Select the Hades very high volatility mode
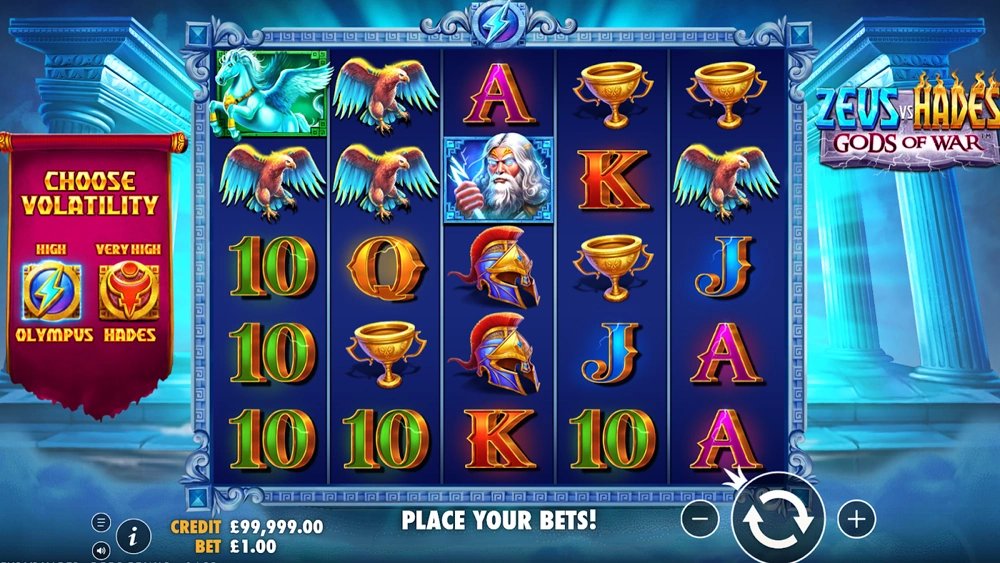 129,292
